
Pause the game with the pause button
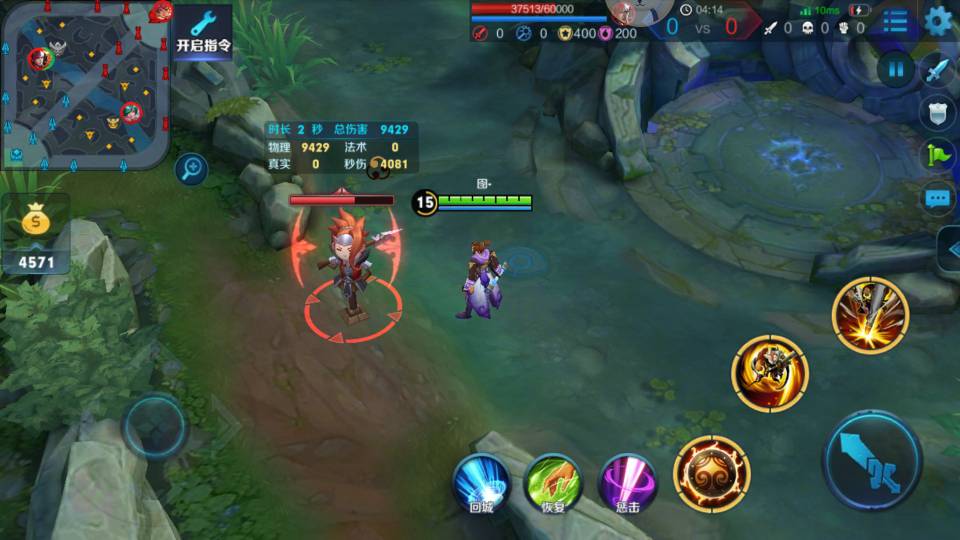tap(895, 70)
